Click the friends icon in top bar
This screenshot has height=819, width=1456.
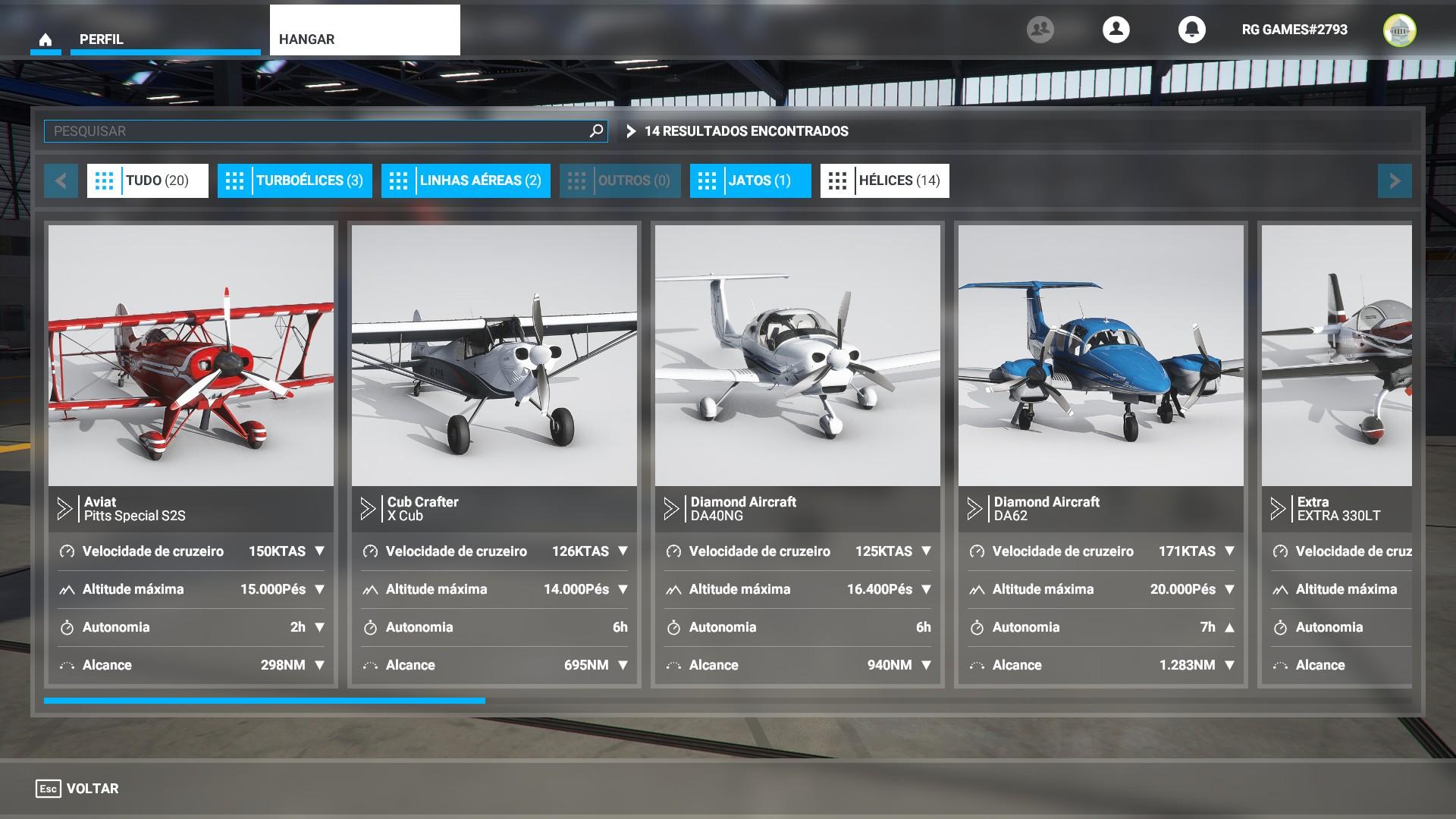[x=1040, y=29]
